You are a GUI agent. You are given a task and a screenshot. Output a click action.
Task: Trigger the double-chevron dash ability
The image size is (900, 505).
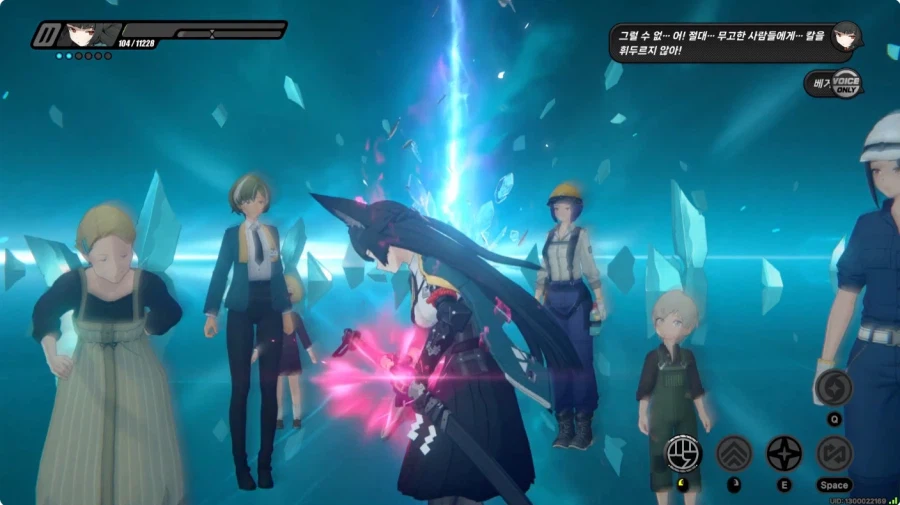734,453
